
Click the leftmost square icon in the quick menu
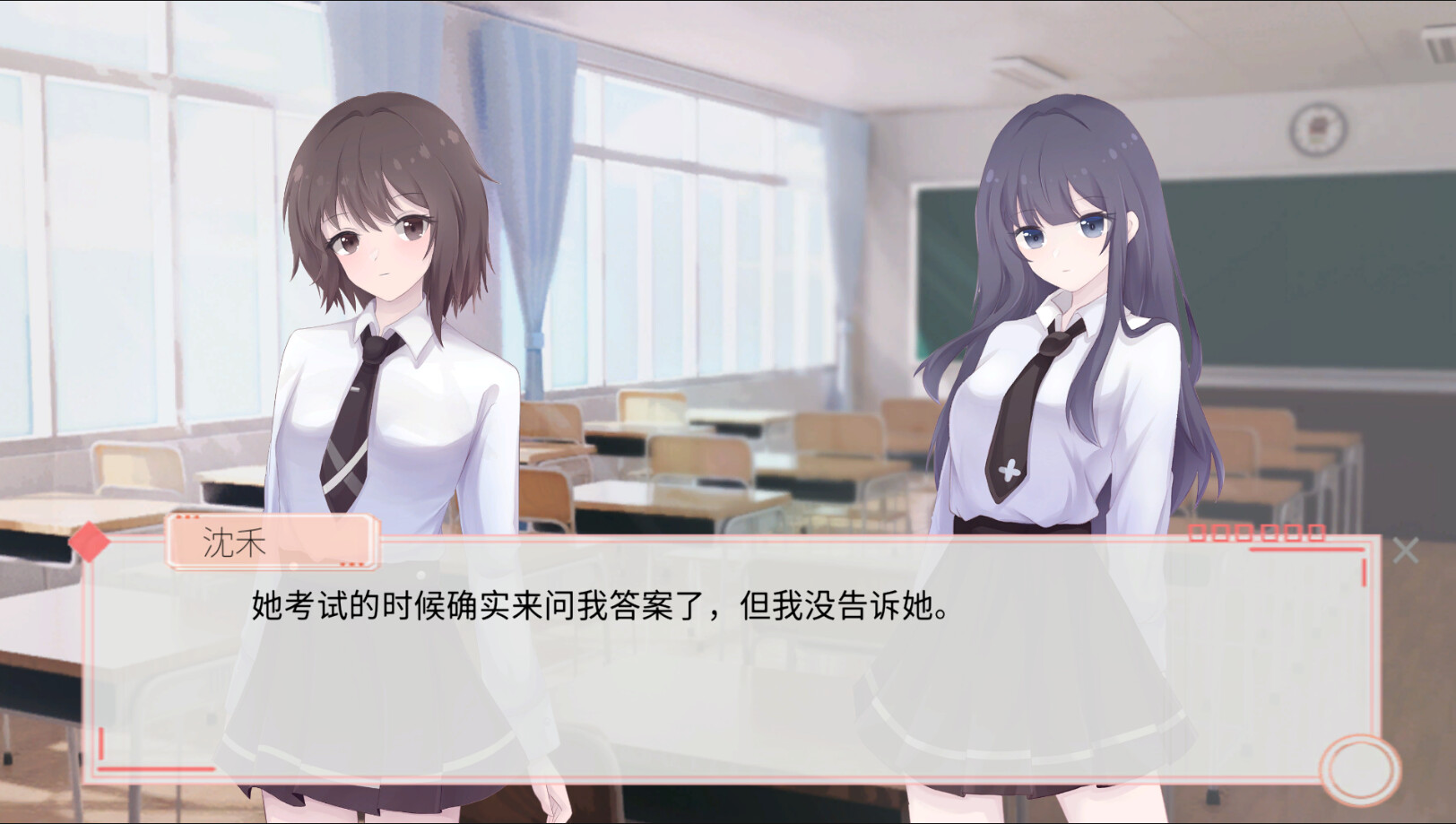[1197, 533]
